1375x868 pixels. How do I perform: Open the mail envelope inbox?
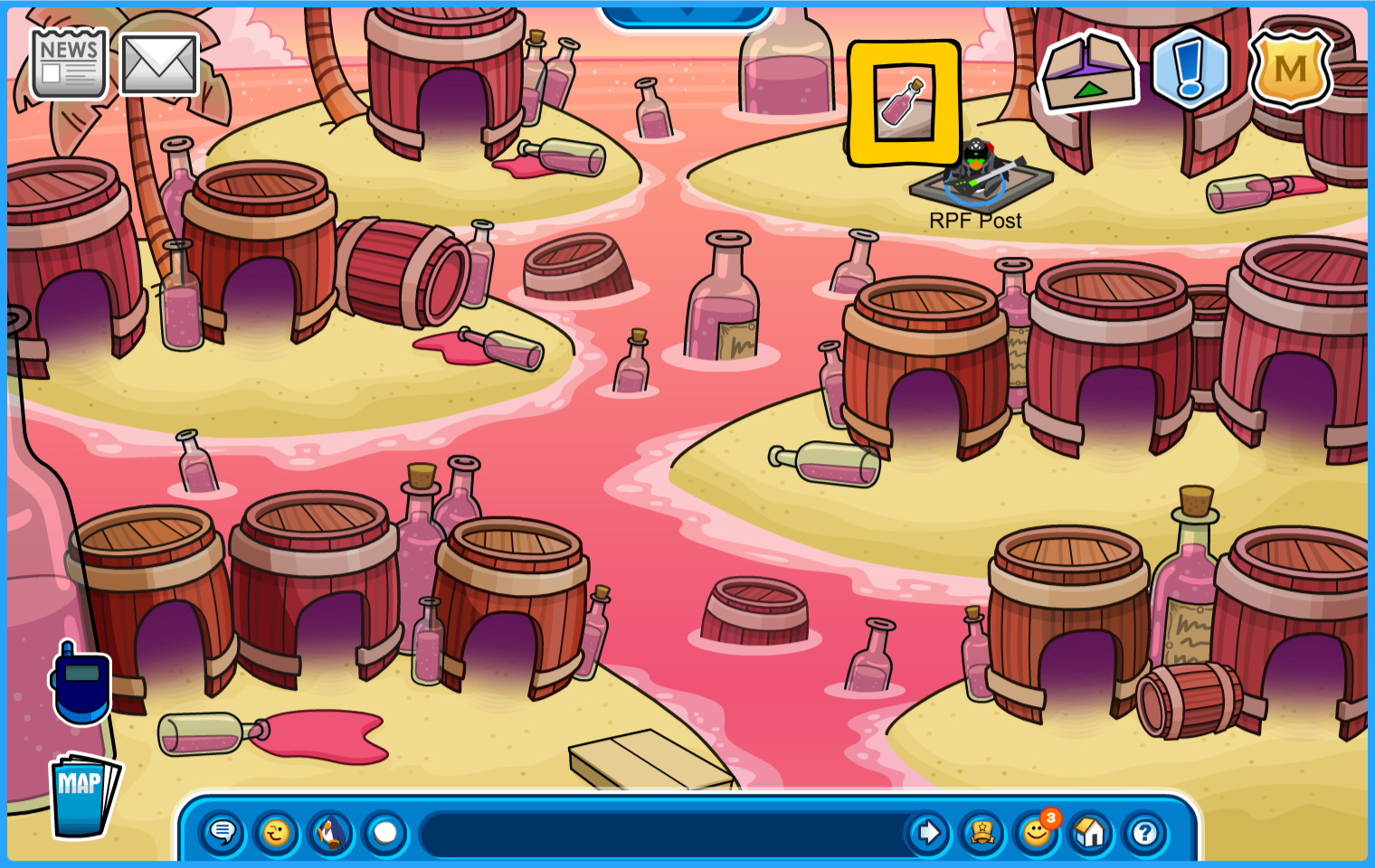click(x=159, y=64)
